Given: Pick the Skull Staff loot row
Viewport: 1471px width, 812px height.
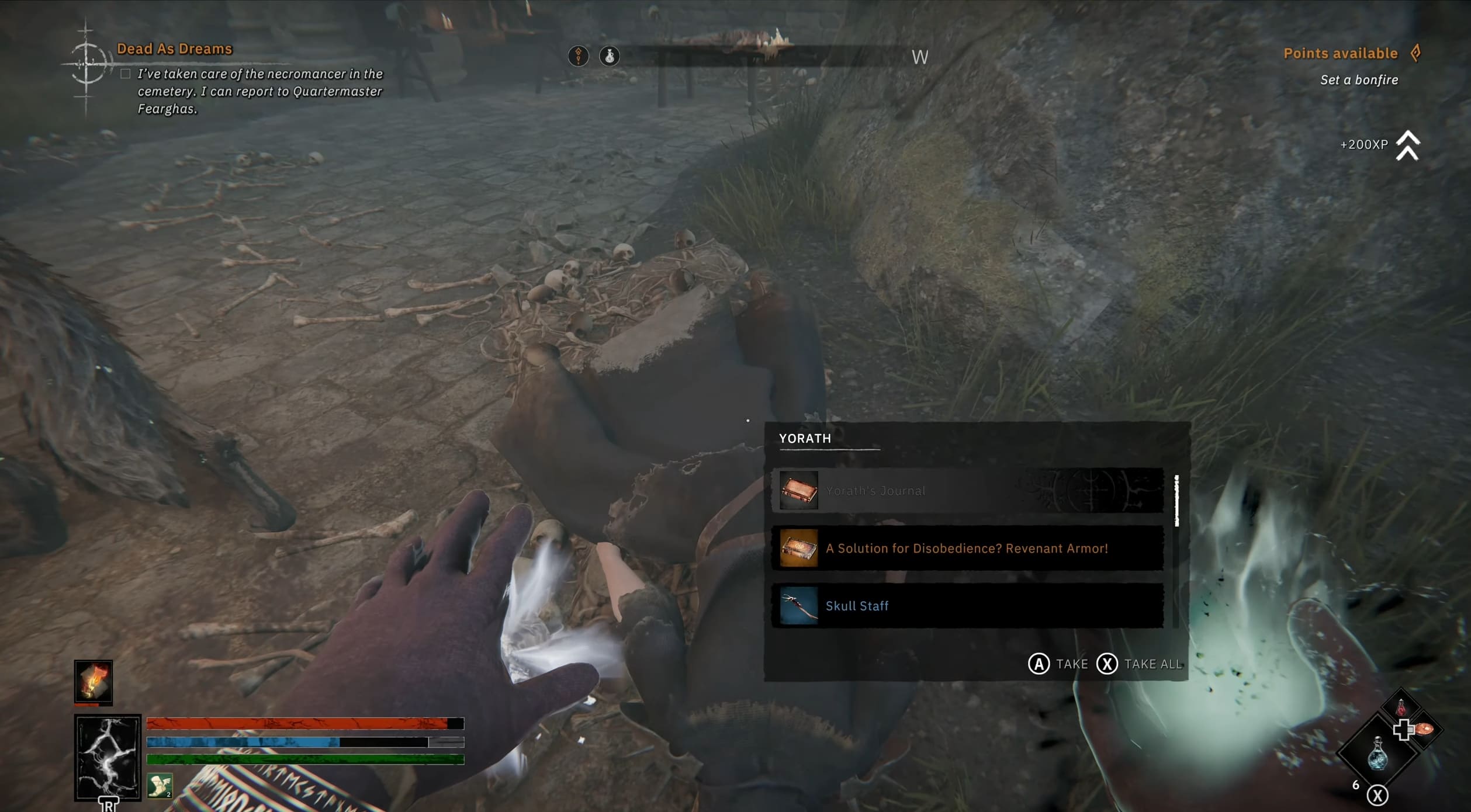Looking at the screenshot, I should 967,606.
